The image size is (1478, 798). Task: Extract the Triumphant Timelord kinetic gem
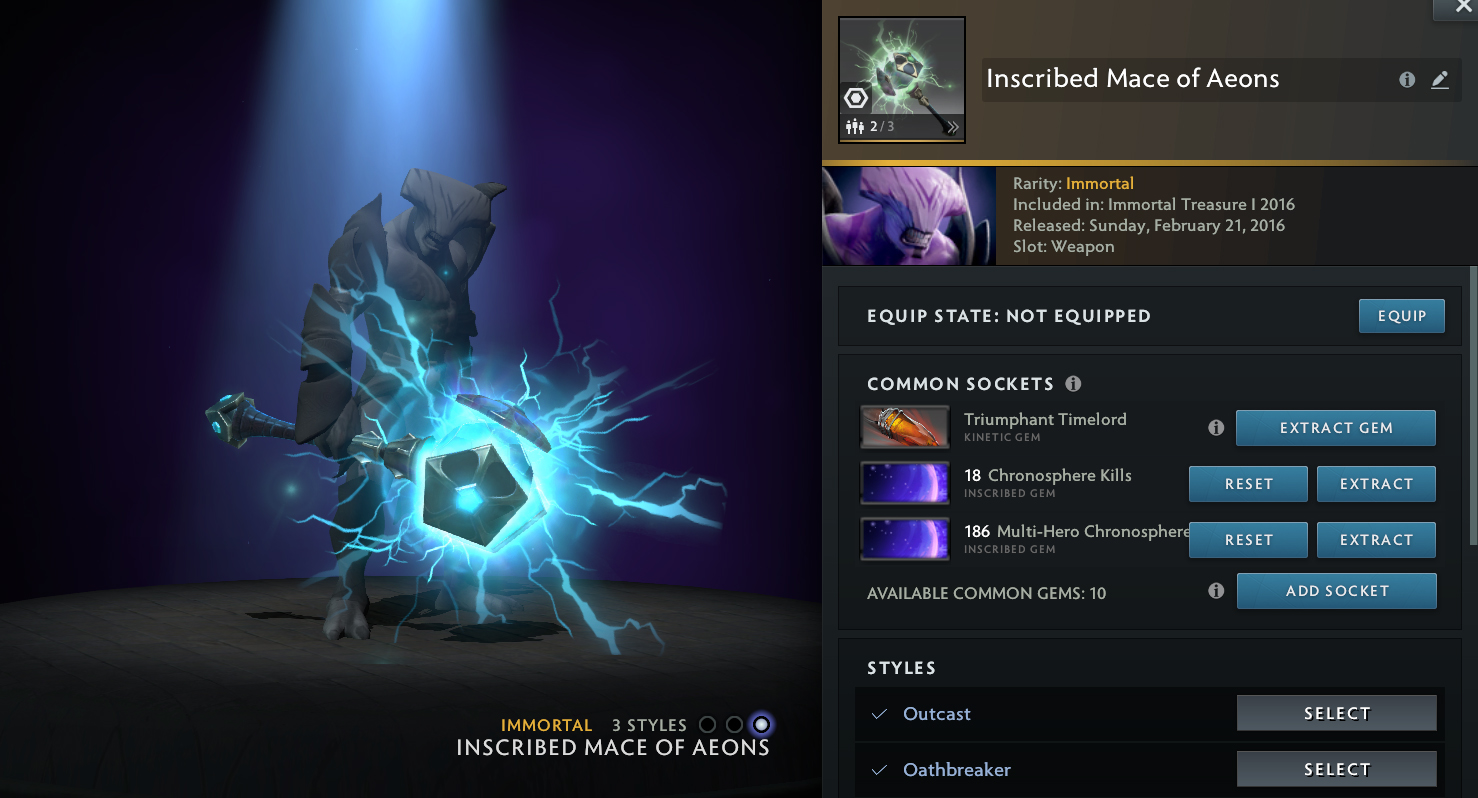pyautogui.click(x=1335, y=428)
